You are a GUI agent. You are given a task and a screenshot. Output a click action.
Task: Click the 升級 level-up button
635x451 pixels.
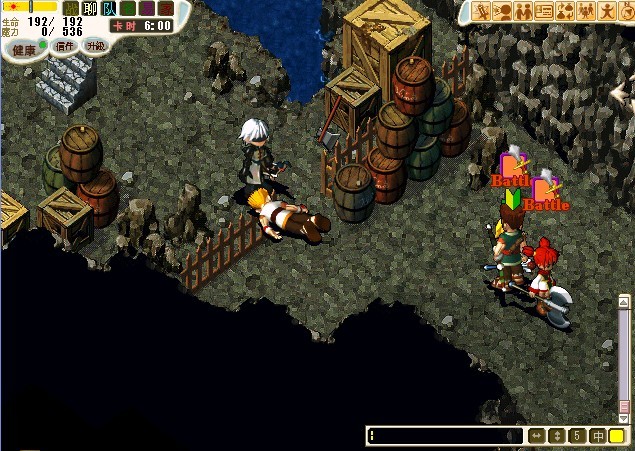(96, 46)
